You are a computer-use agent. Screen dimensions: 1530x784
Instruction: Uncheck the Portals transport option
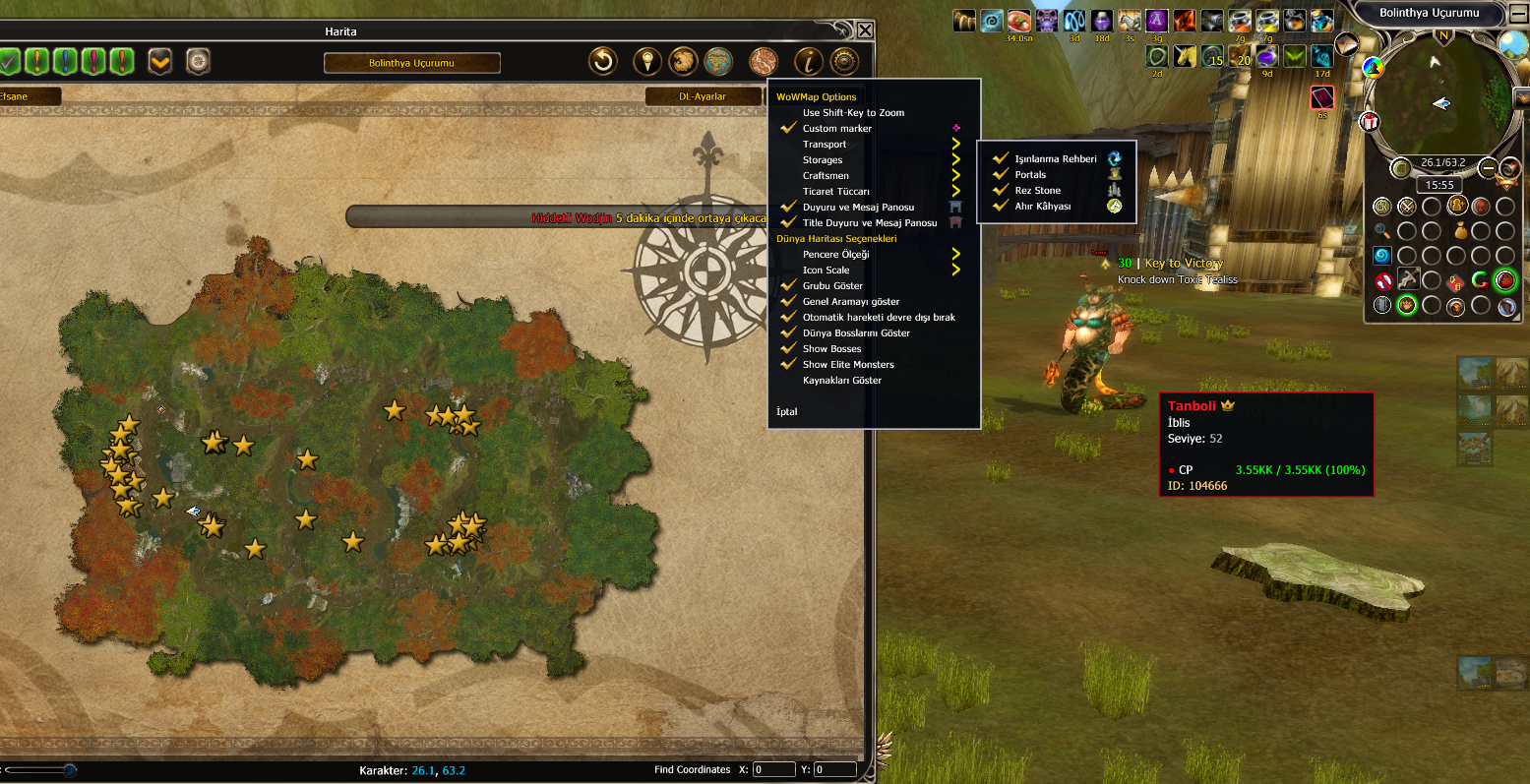[x=1030, y=175]
